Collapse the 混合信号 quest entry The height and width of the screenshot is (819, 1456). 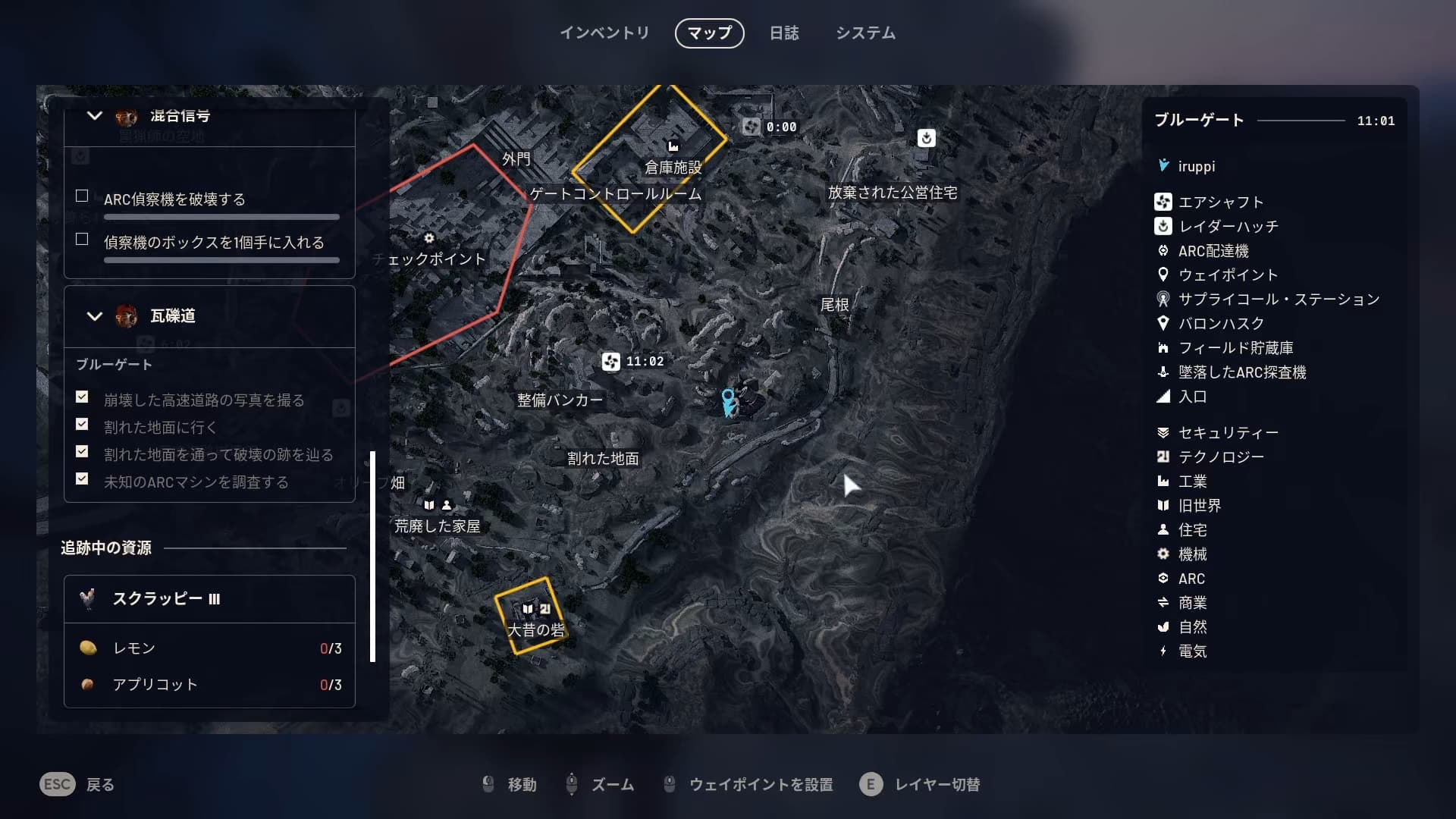95,116
